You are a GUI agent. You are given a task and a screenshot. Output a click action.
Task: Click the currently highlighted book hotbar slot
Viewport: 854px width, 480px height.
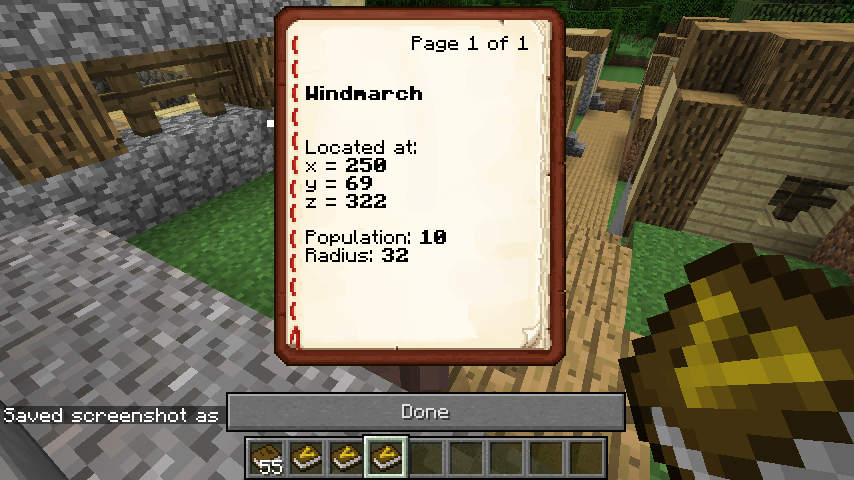click(385, 457)
